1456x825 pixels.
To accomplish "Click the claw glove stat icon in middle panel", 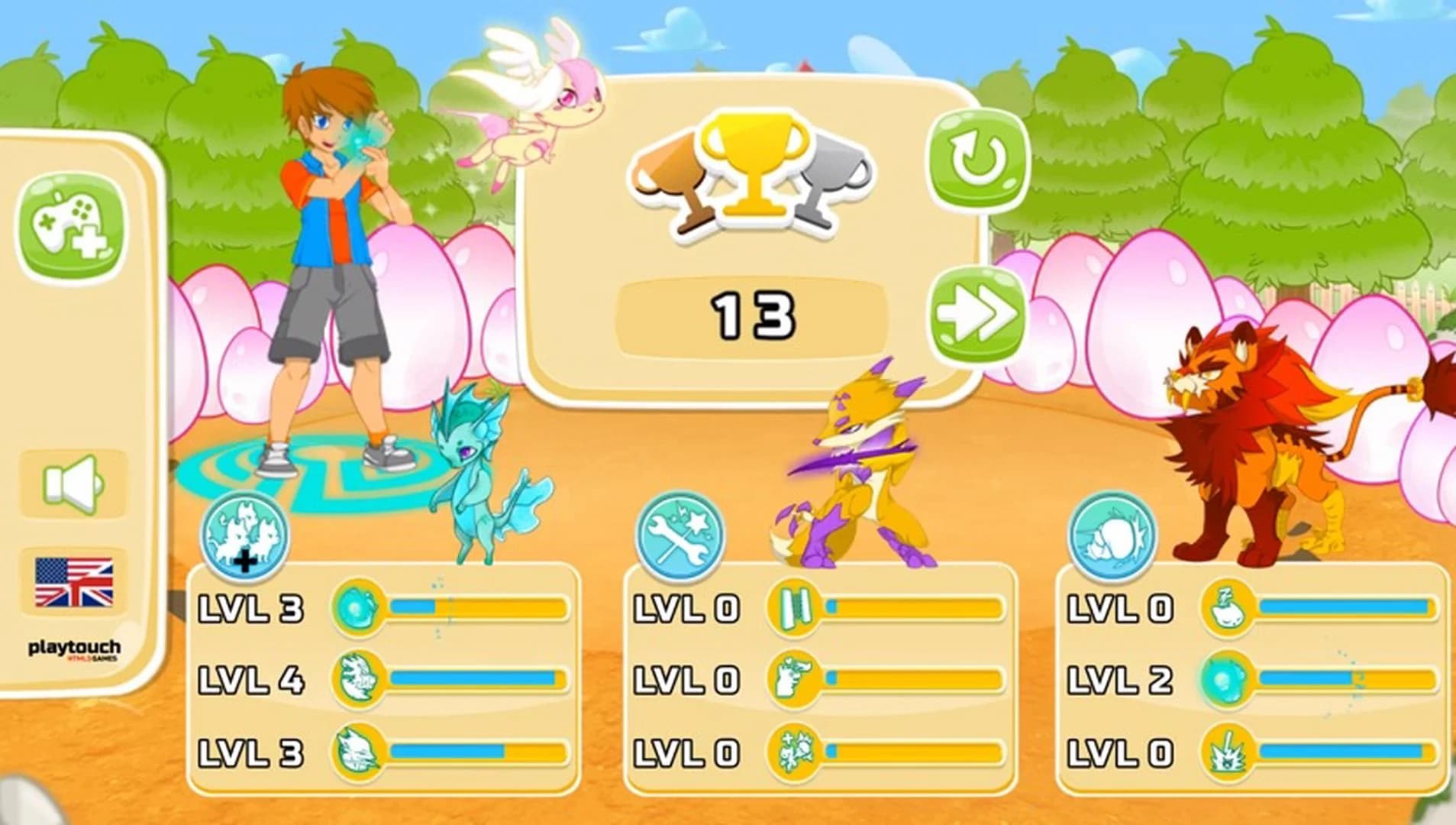I will 794,679.
